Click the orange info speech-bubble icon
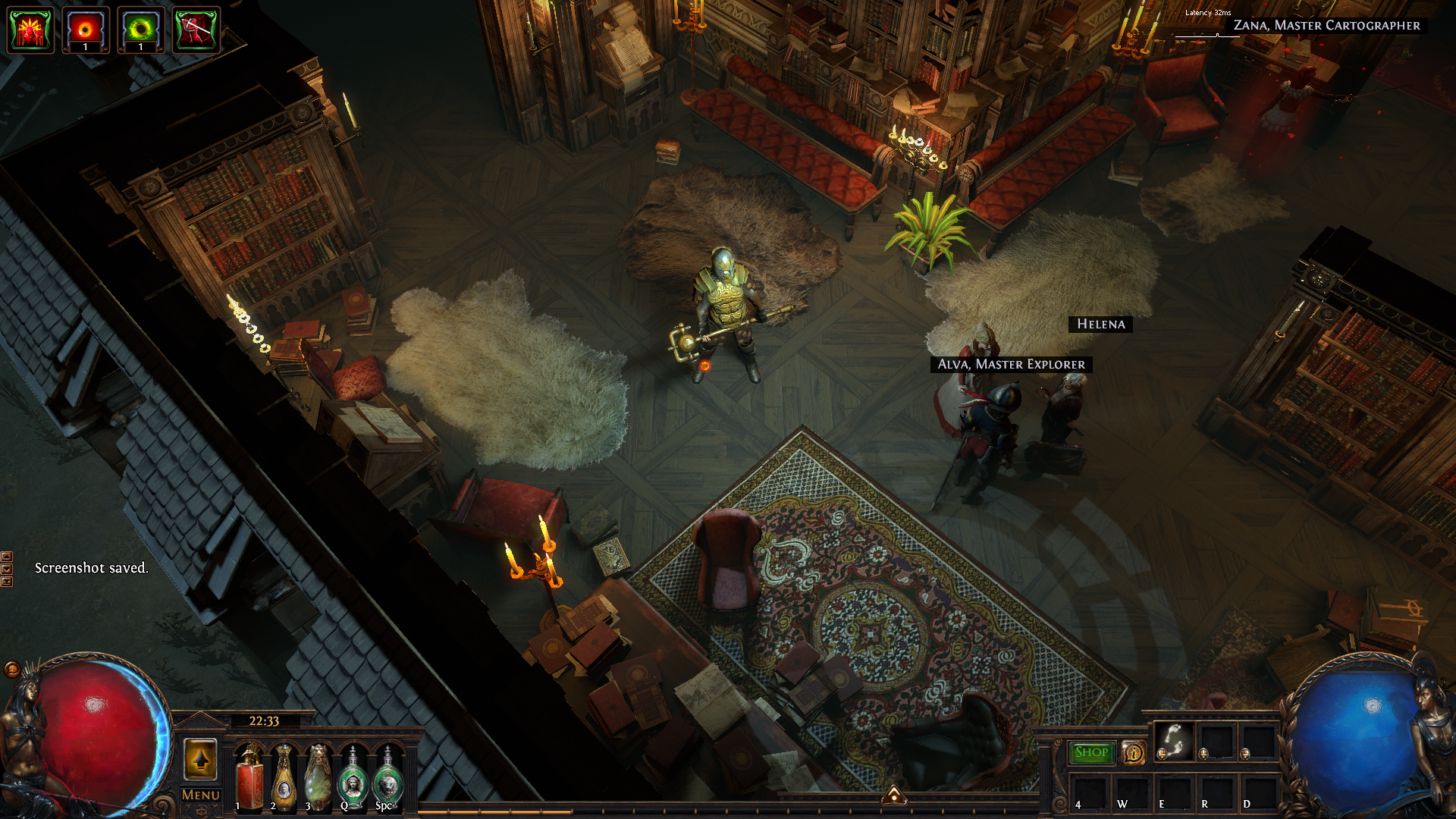This screenshot has height=819, width=1456. click(x=1133, y=752)
